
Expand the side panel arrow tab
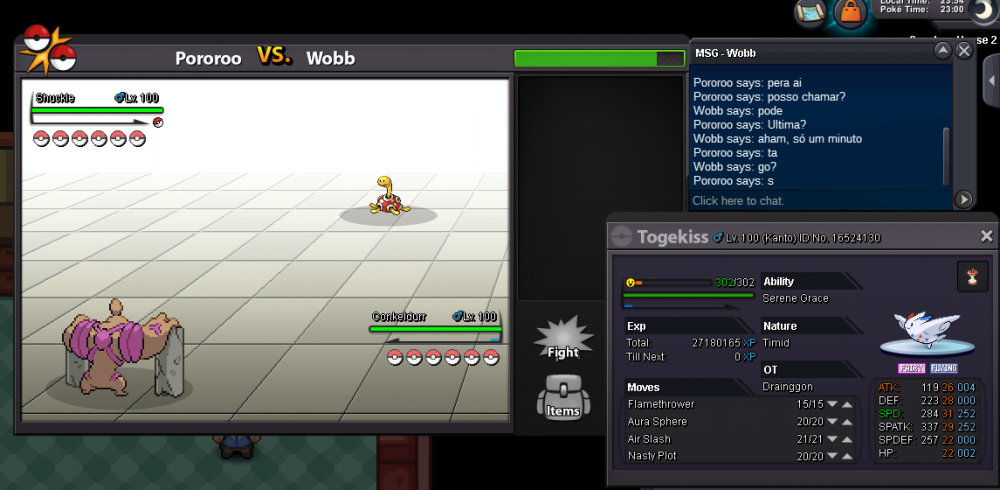click(990, 75)
